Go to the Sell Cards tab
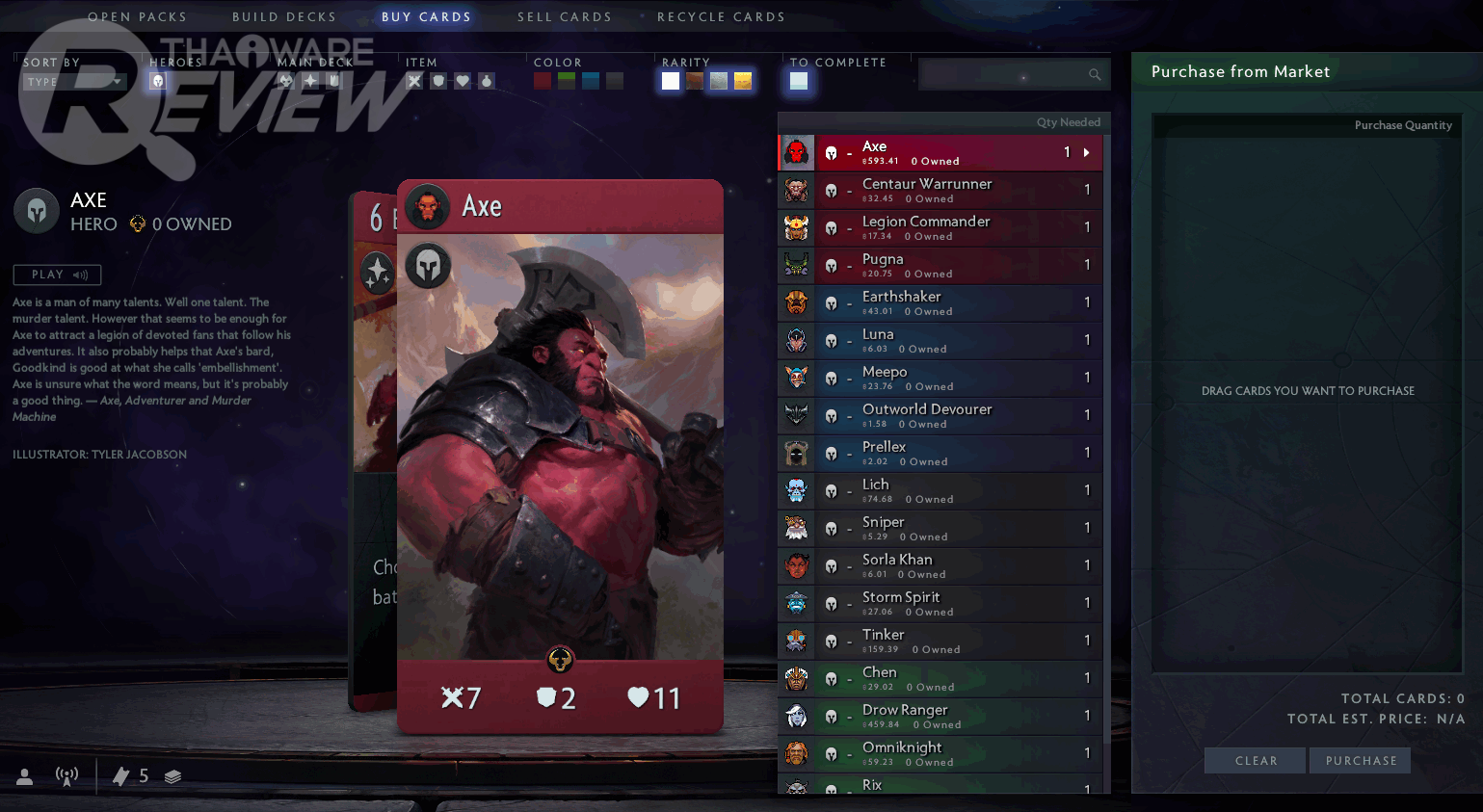The height and width of the screenshot is (812, 1483). click(565, 17)
